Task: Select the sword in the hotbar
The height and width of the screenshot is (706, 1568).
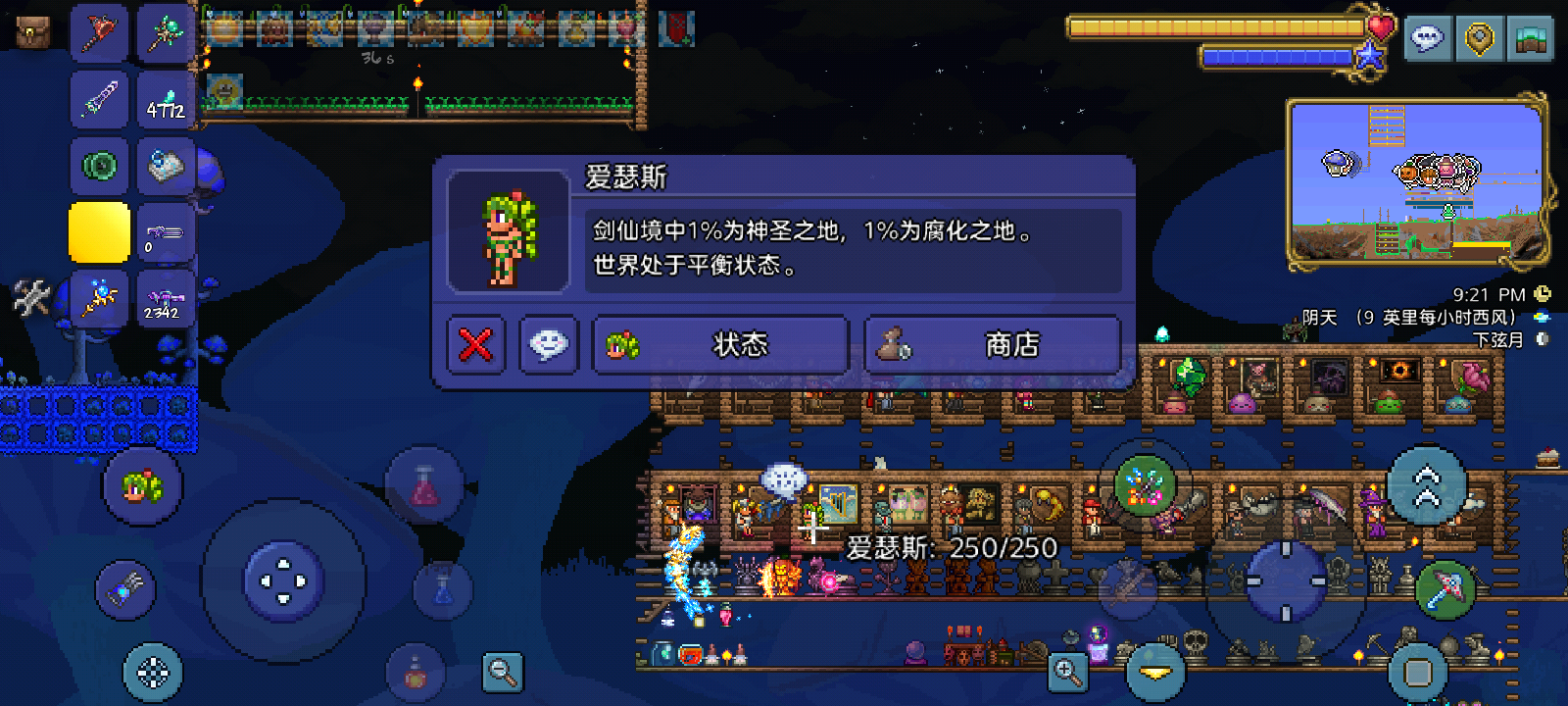Action: click(99, 98)
